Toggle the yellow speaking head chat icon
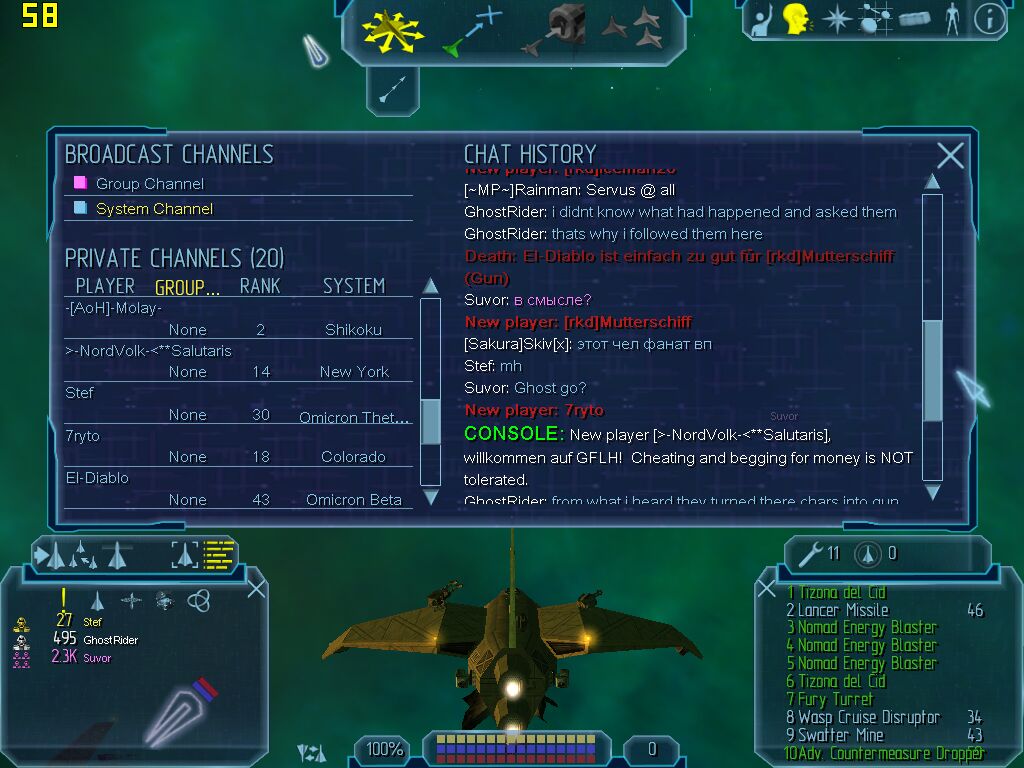The width and height of the screenshot is (1024, 768). [797, 19]
